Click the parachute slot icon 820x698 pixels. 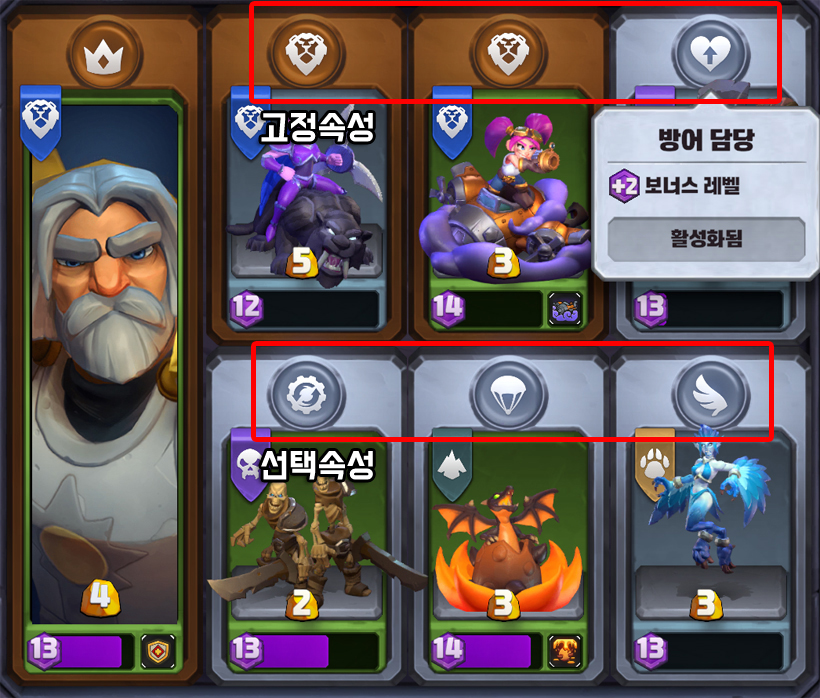504,392
